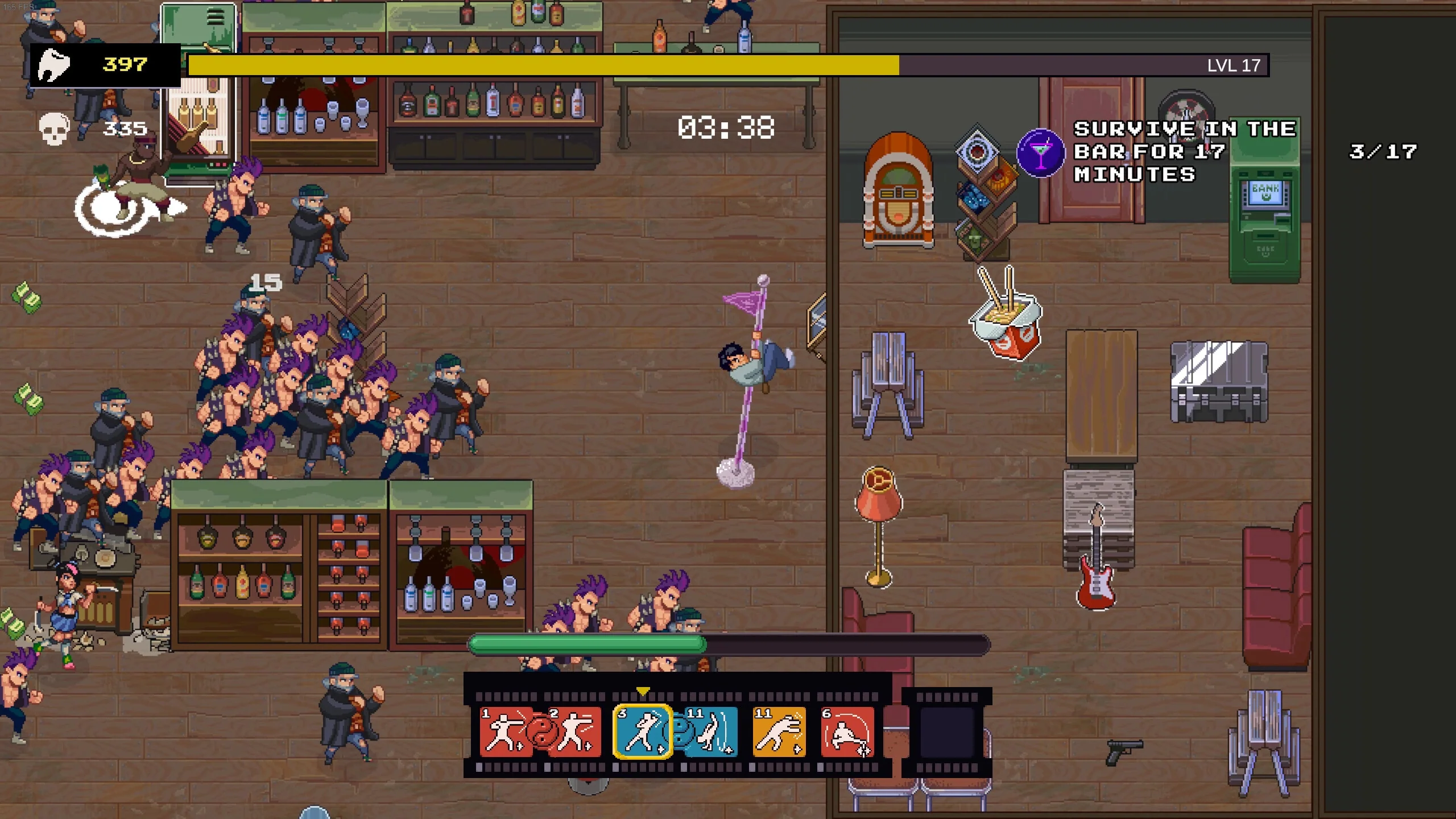
Task: Toggle the jukebox in the bar room
Action: click(x=900, y=188)
